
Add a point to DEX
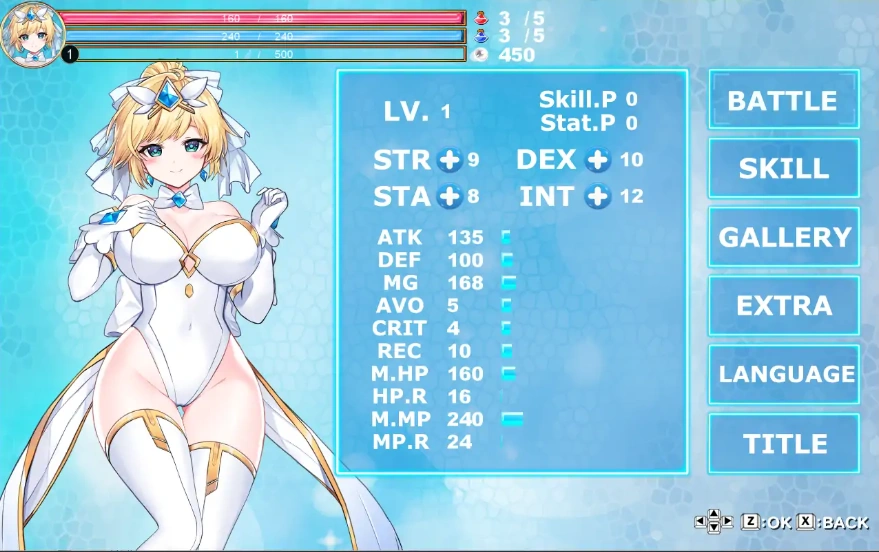click(x=598, y=160)
